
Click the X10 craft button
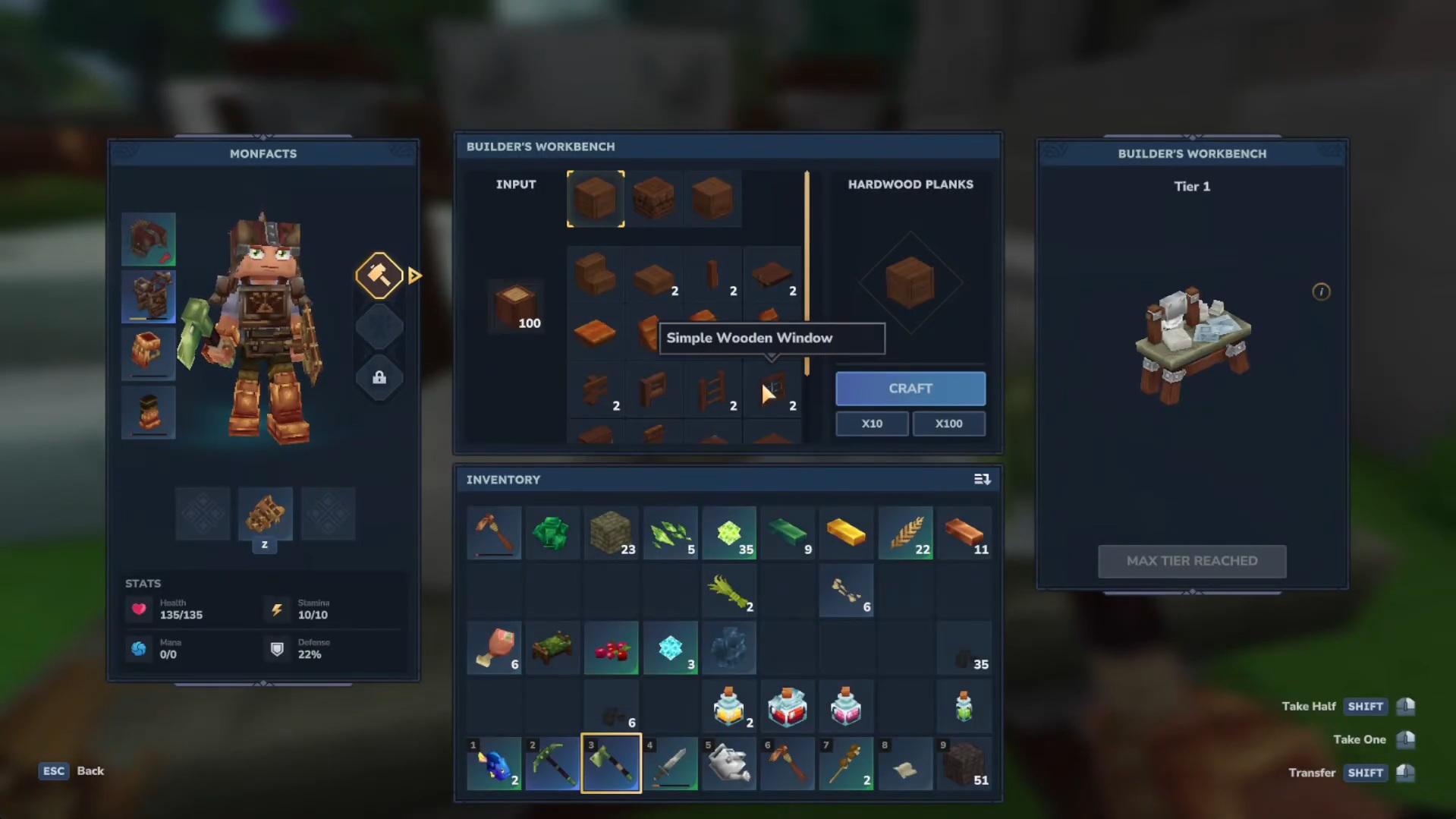coord(871,423)
